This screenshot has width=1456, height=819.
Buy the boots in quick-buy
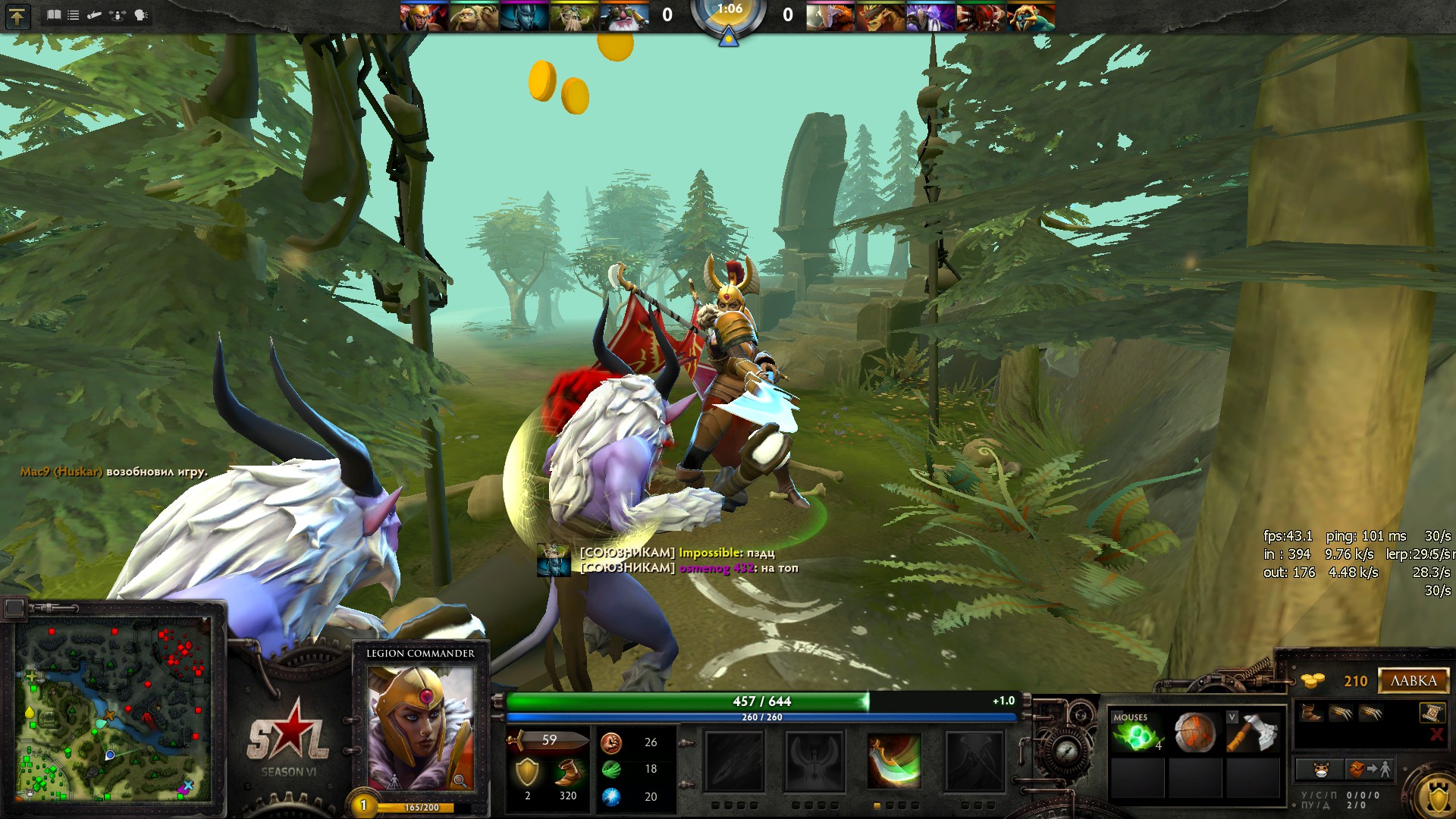pos(1310,713)
